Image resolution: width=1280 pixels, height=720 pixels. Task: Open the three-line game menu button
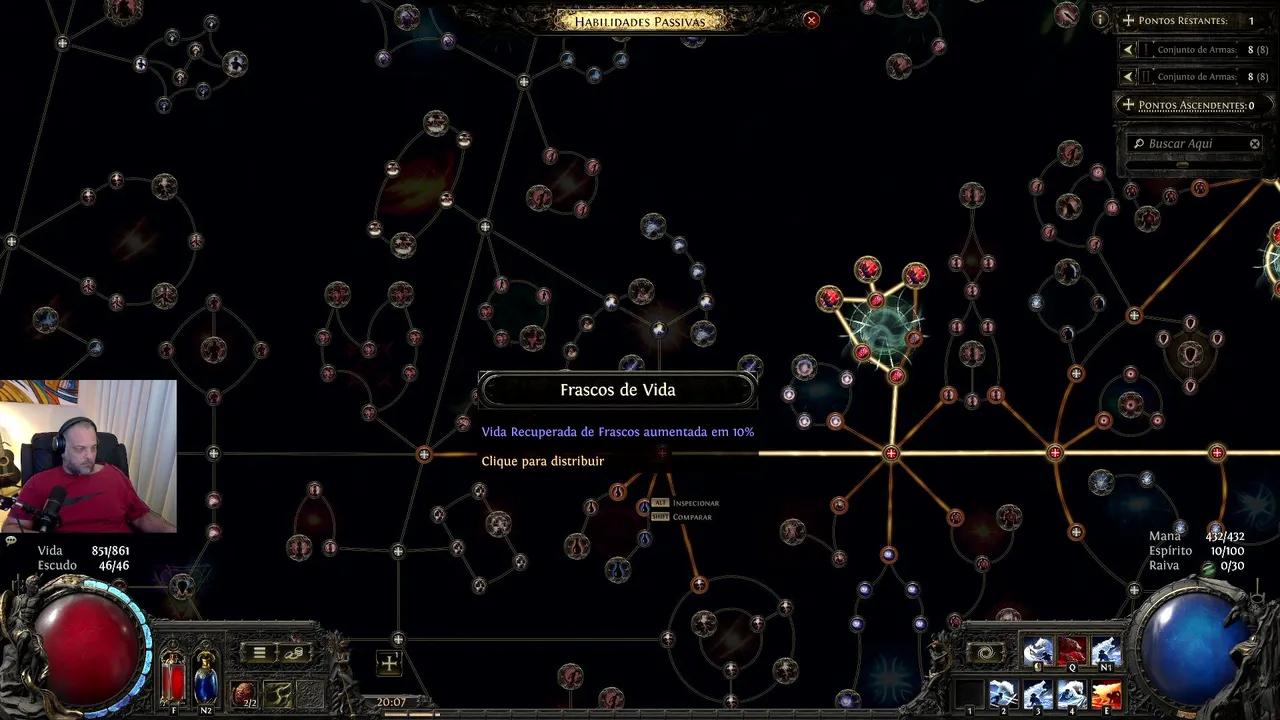point(259,653)
